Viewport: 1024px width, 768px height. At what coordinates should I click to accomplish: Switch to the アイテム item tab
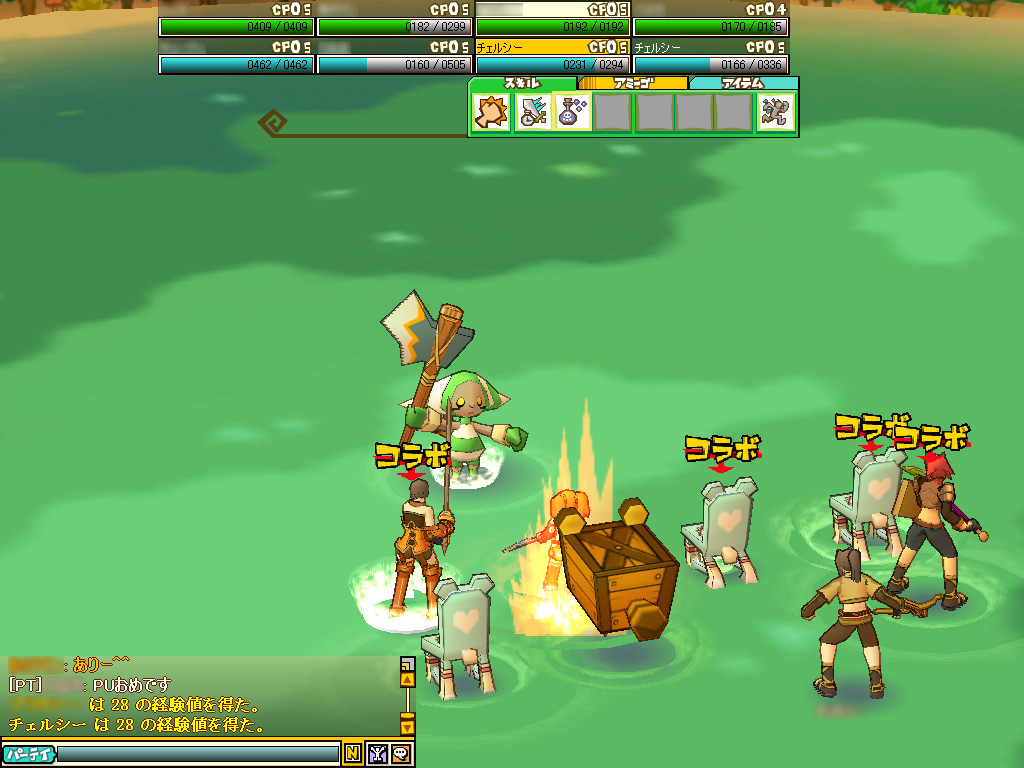click(743, 84)
